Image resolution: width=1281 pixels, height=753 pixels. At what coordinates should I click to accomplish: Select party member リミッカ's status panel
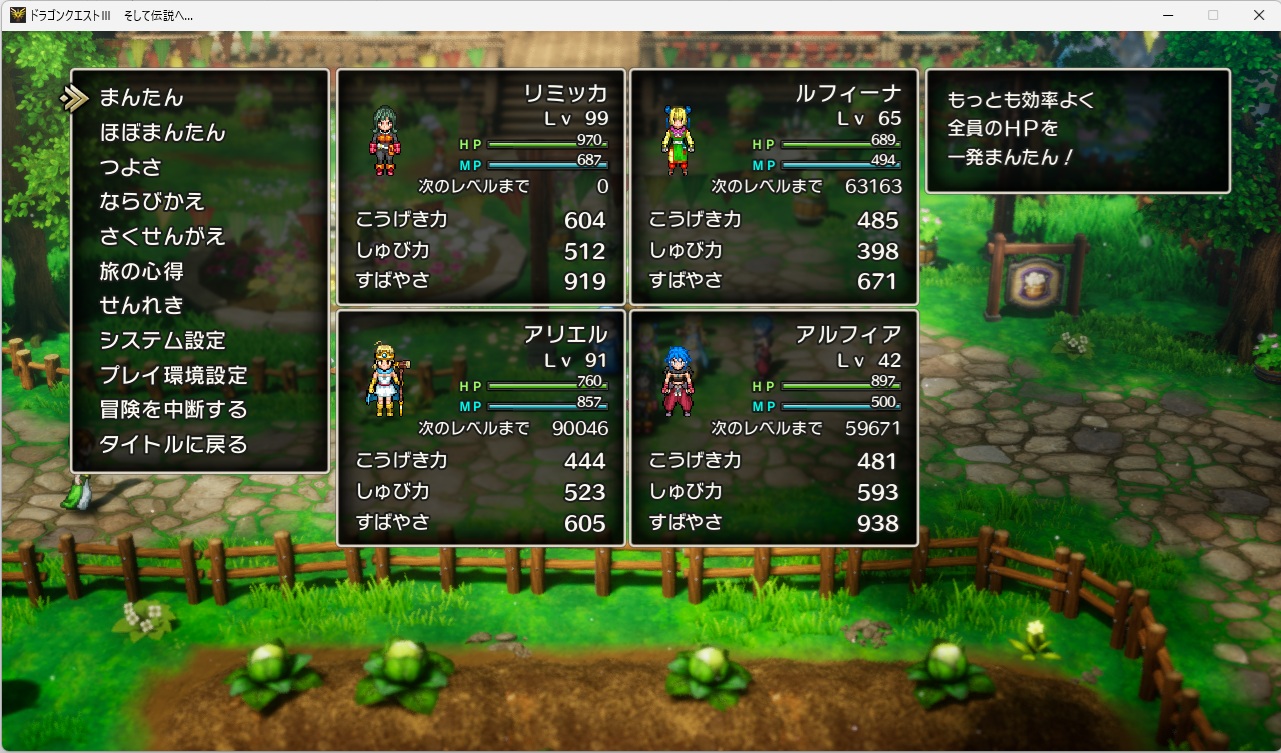481,187
